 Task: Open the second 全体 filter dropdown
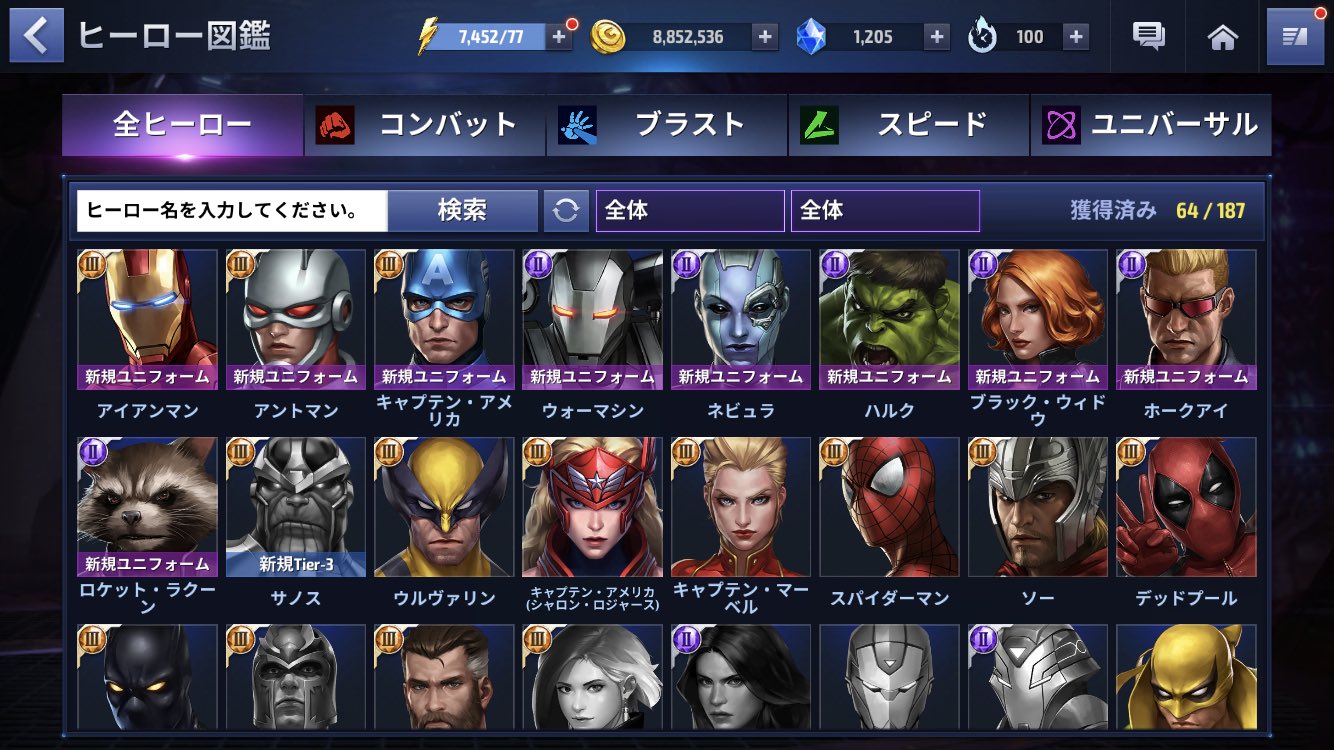(884, 210)
